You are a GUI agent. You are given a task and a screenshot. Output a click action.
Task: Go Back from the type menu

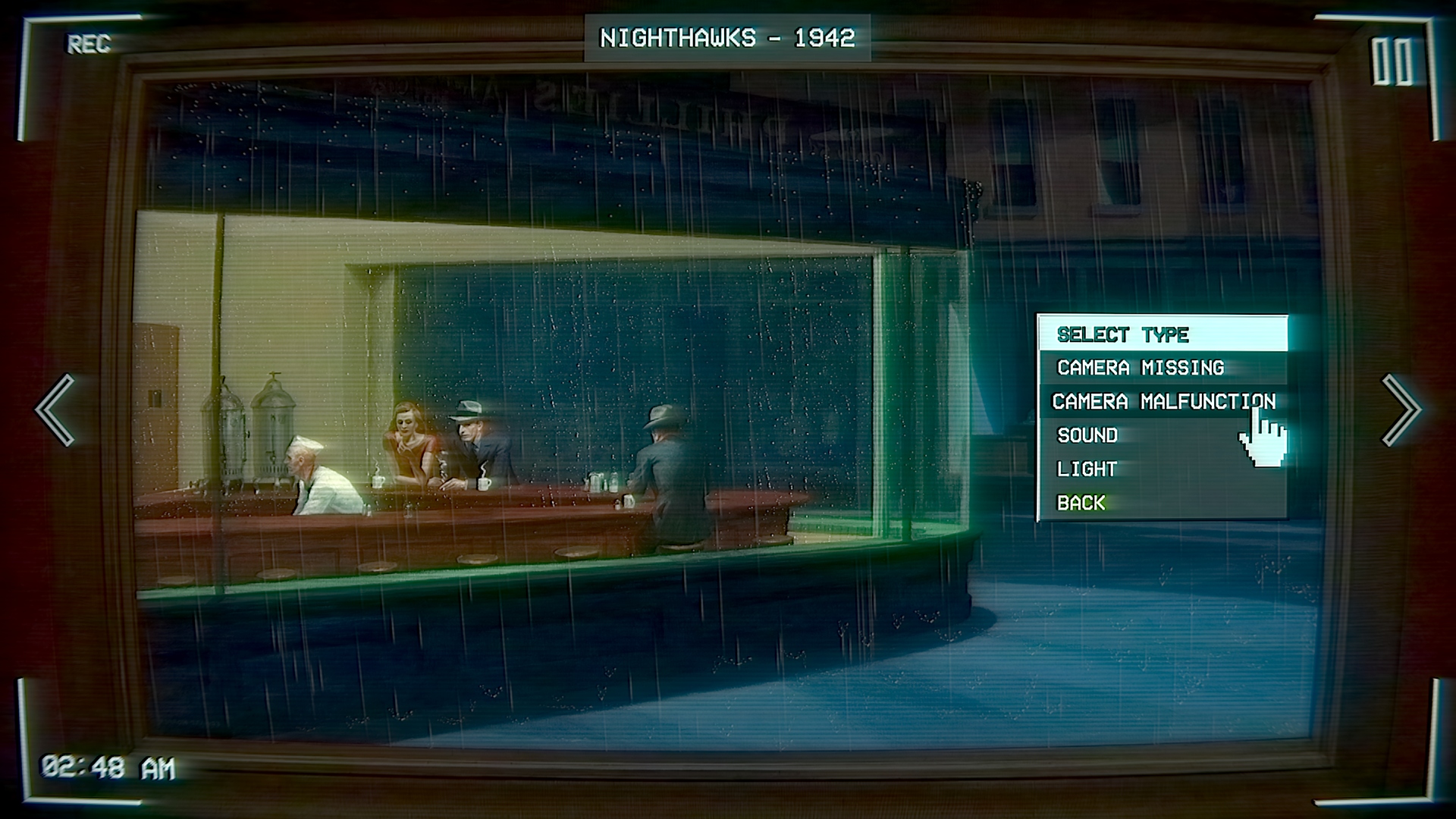(x=1081, y=503)
